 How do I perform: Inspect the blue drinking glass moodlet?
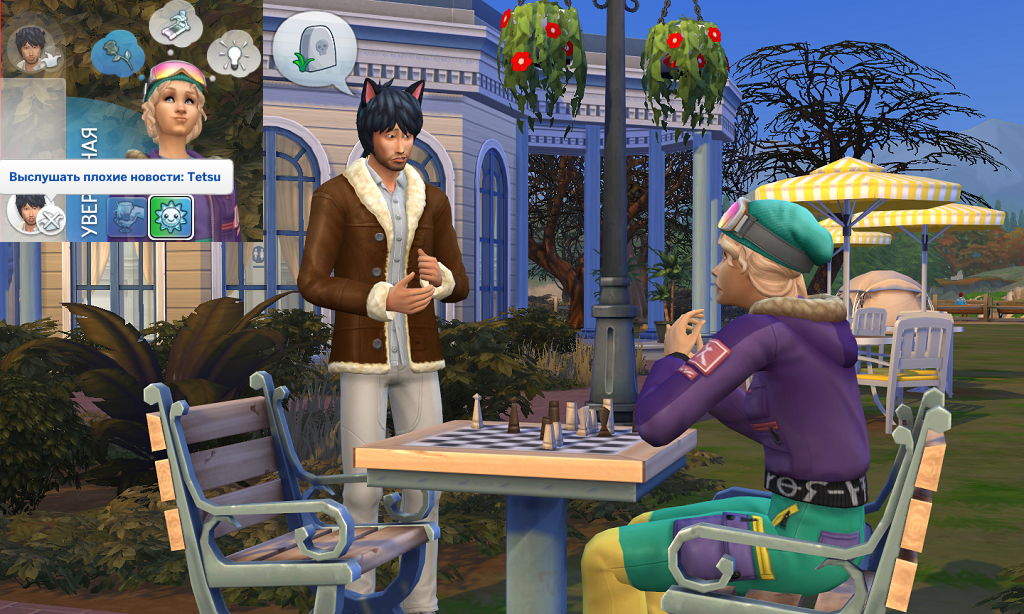click(x=127, y=218)
